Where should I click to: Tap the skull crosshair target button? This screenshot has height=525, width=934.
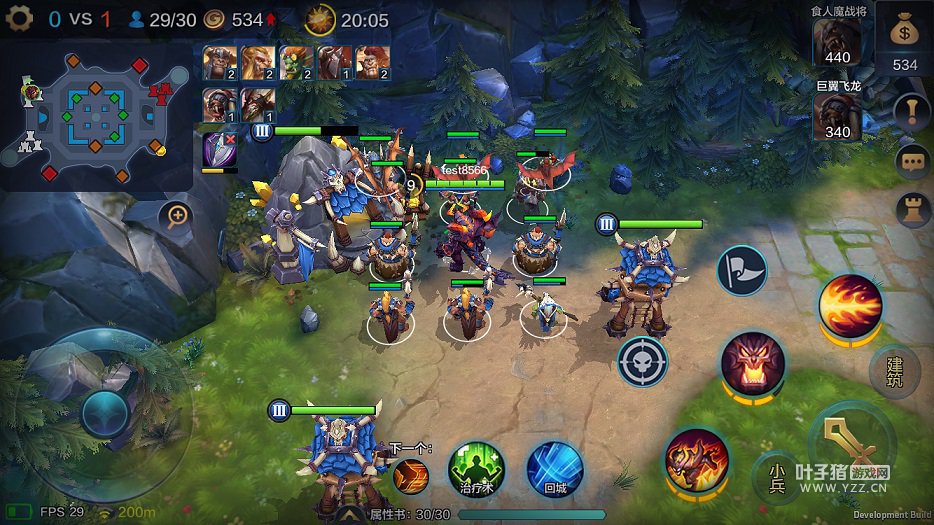pyautogui.click(x=642, y=361)
